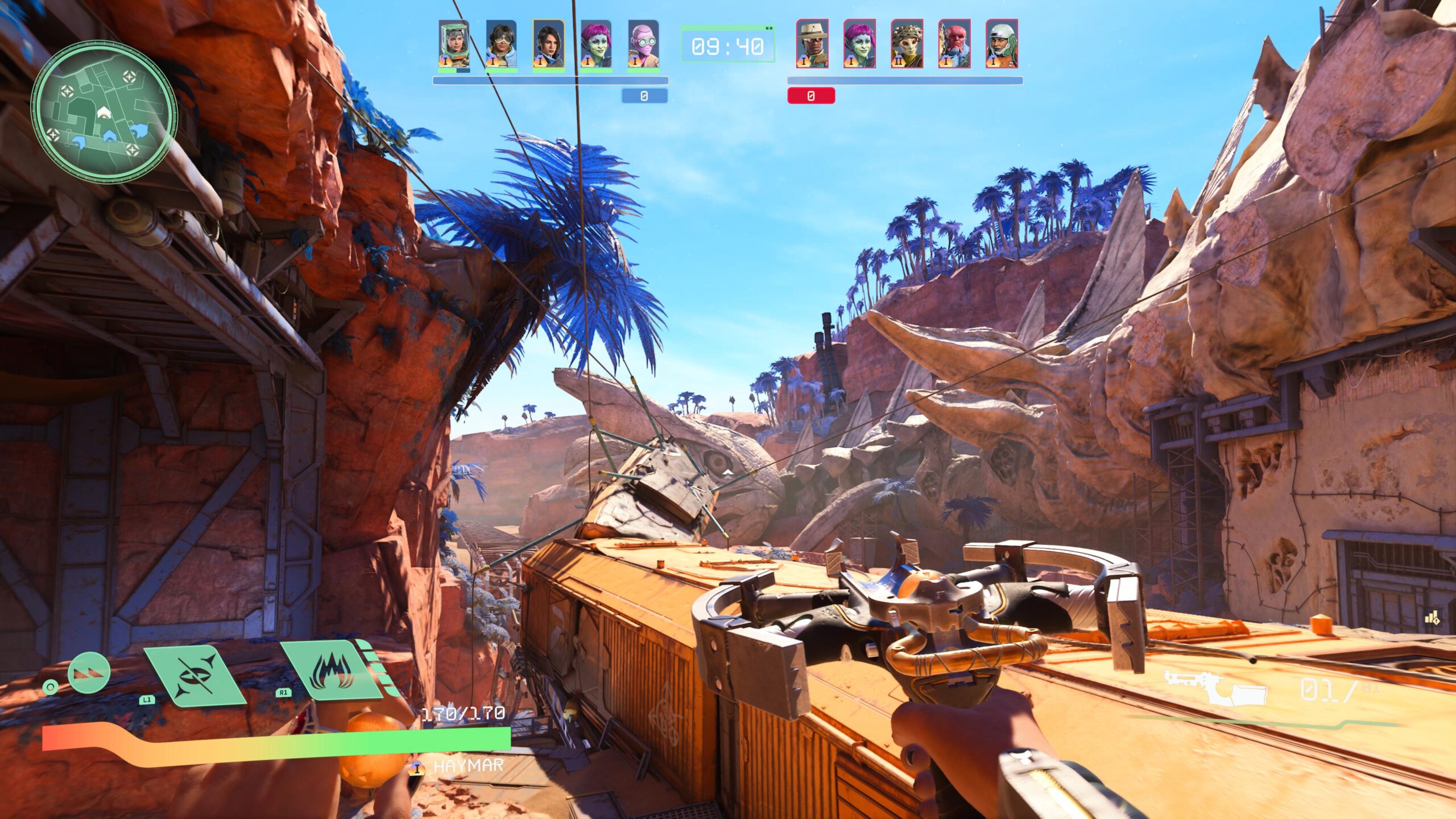
Task: Click the small bar-chart status icon
Action: pyautogui.click(x=1432, y=618)
